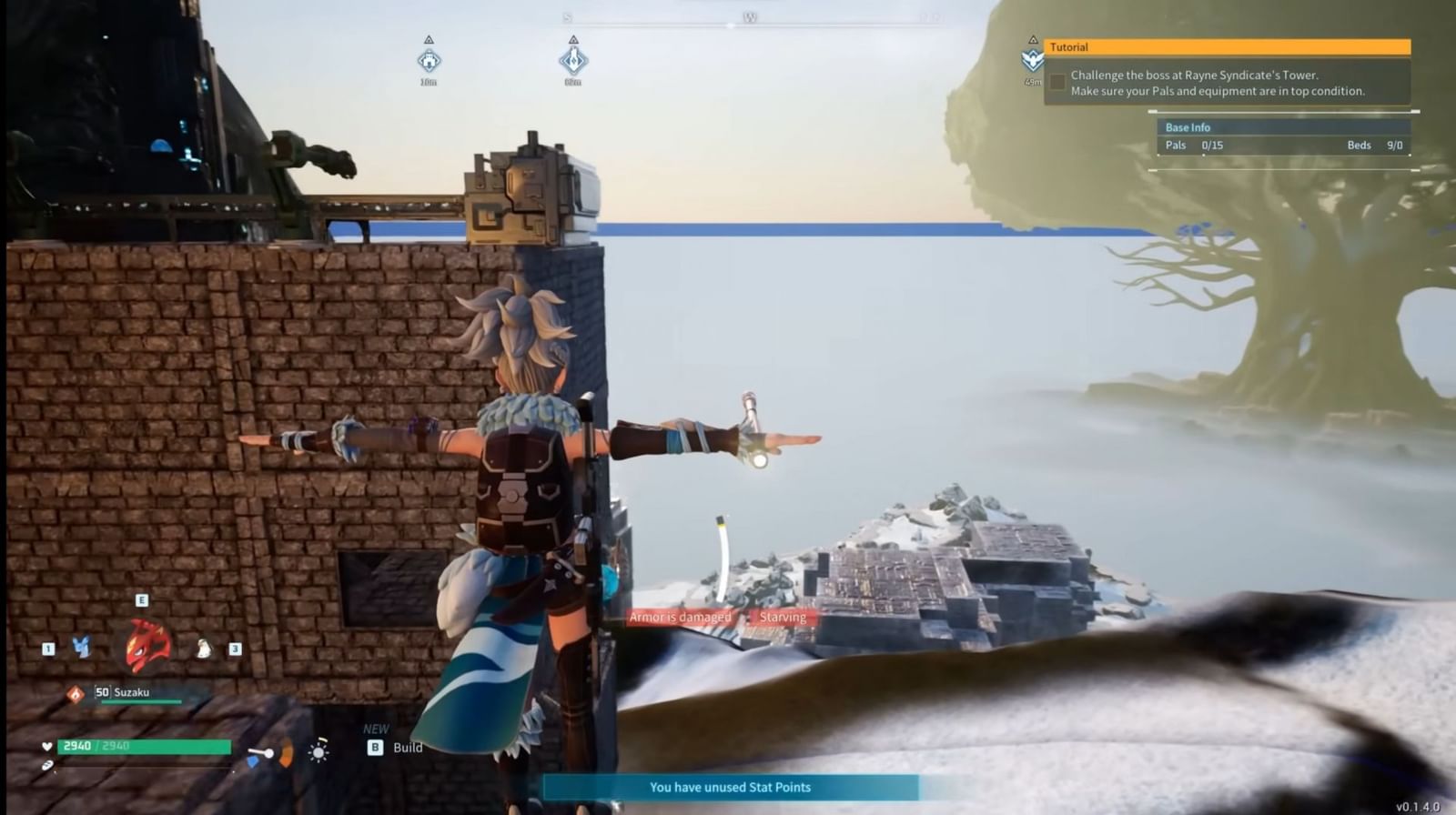Click the blue sanity droplet gauge icon

(x=254, y=761)
